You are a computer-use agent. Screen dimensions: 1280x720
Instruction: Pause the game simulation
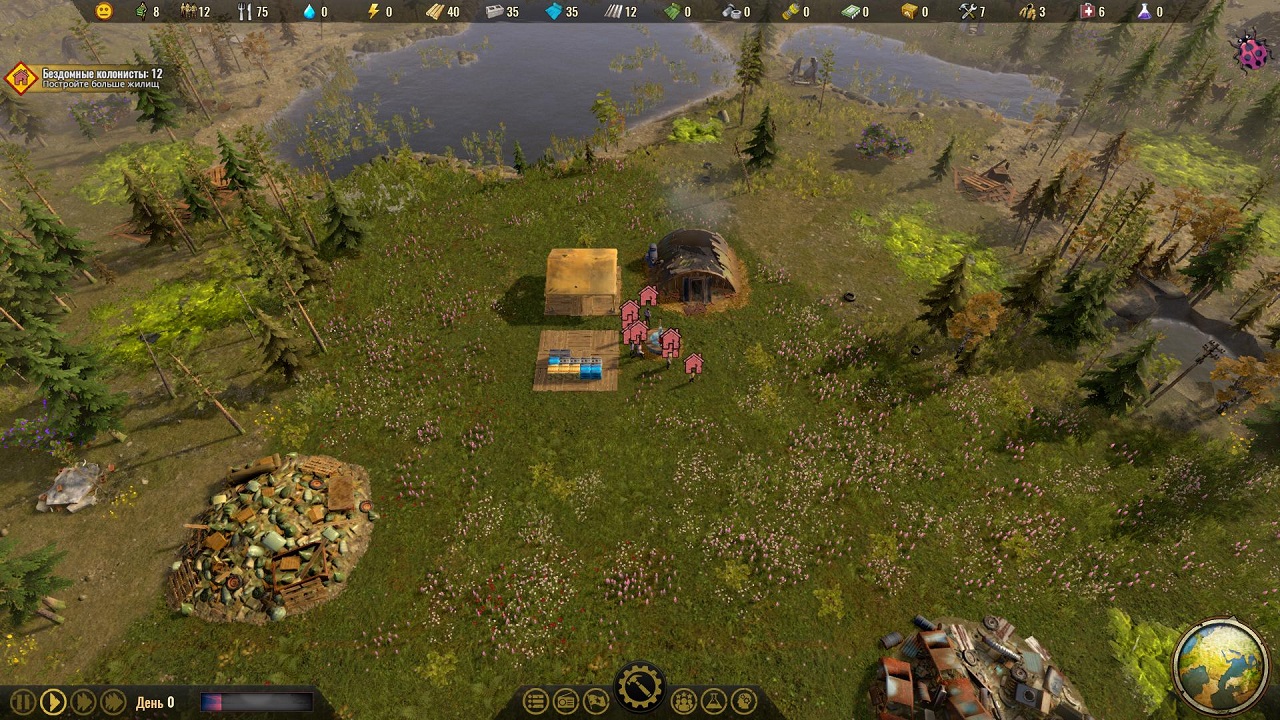coord(23,702)
